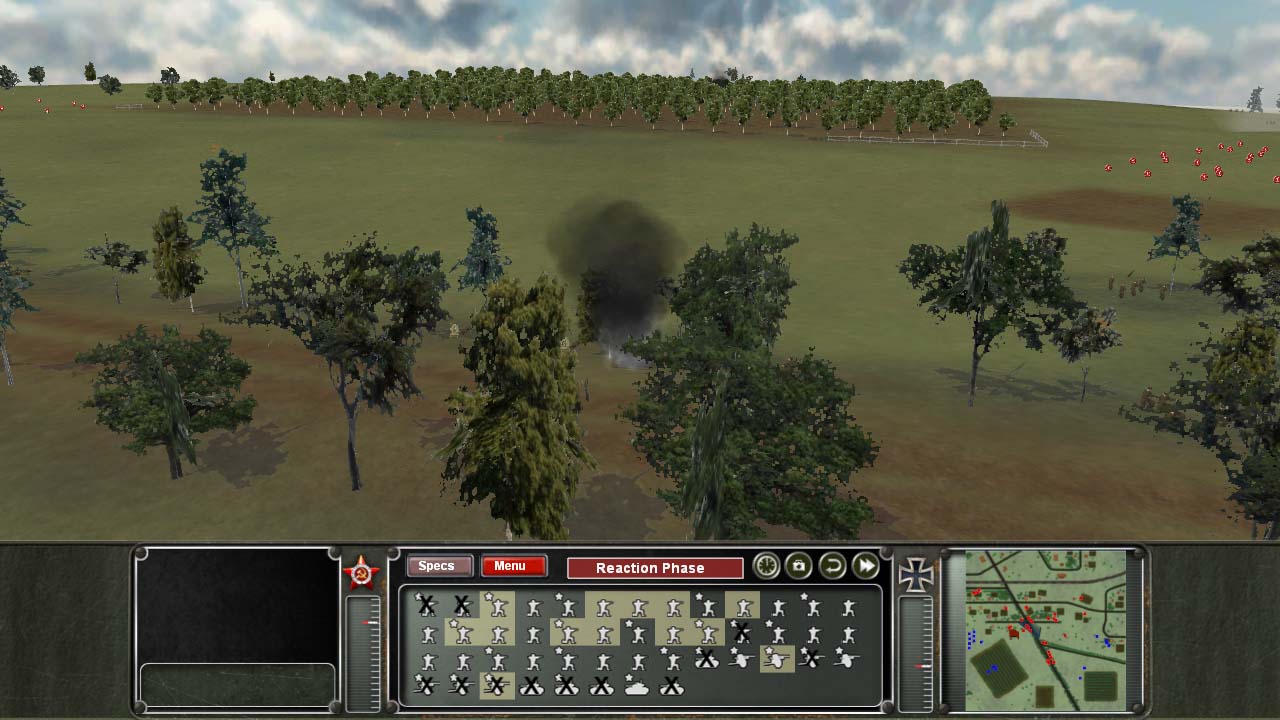This screenshot has height=720, width=1280.
Task: Click the Soviet red star emblem
Action: pos(361,573)
